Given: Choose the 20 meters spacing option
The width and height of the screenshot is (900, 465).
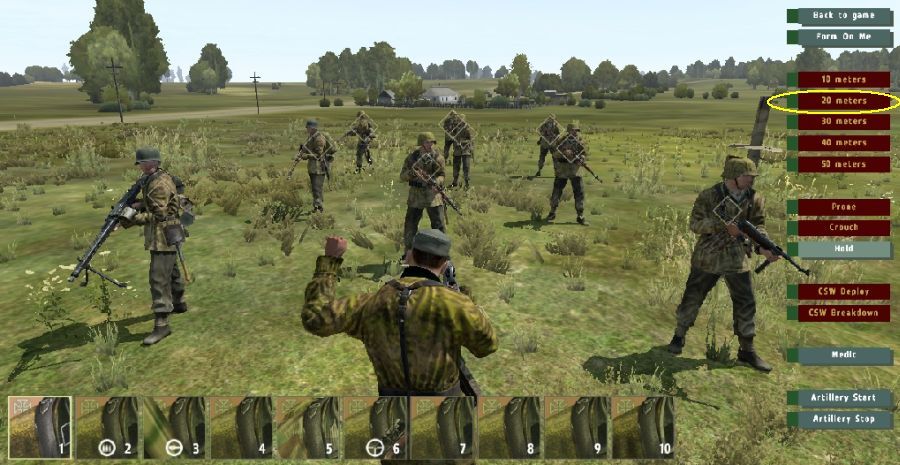Looking at the screenshot, I should [x=843, y=100].
